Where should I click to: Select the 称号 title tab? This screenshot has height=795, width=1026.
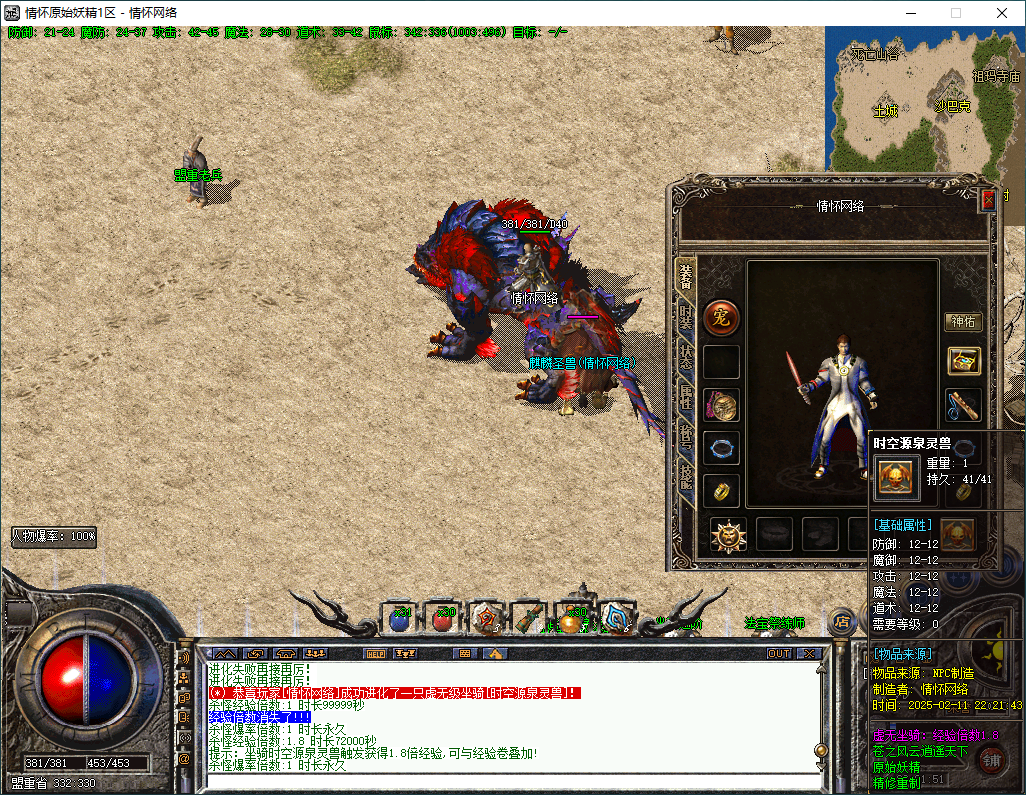(x=686, y=436)
